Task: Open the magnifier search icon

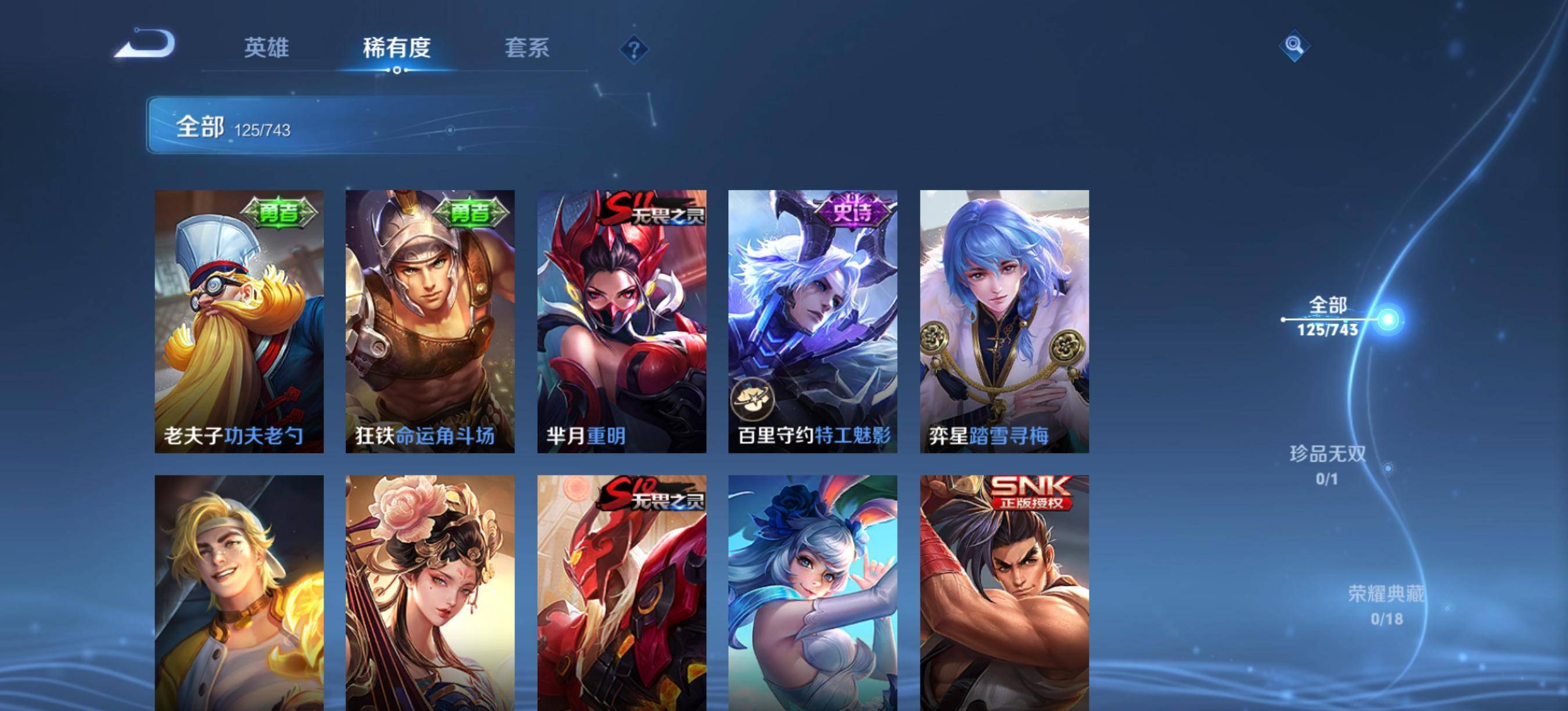Action: (1294, 46)
